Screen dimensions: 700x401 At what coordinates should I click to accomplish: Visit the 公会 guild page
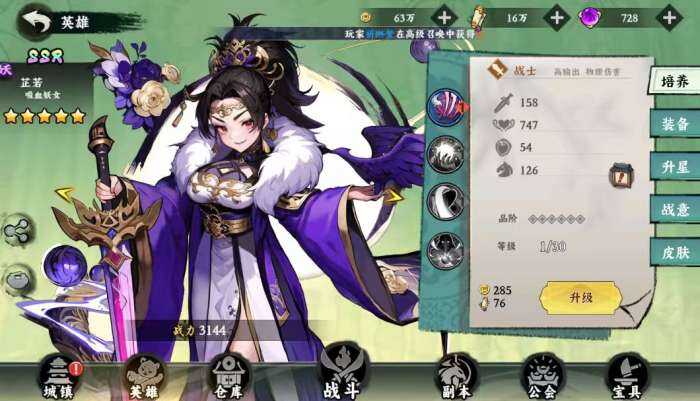[541, 379]
